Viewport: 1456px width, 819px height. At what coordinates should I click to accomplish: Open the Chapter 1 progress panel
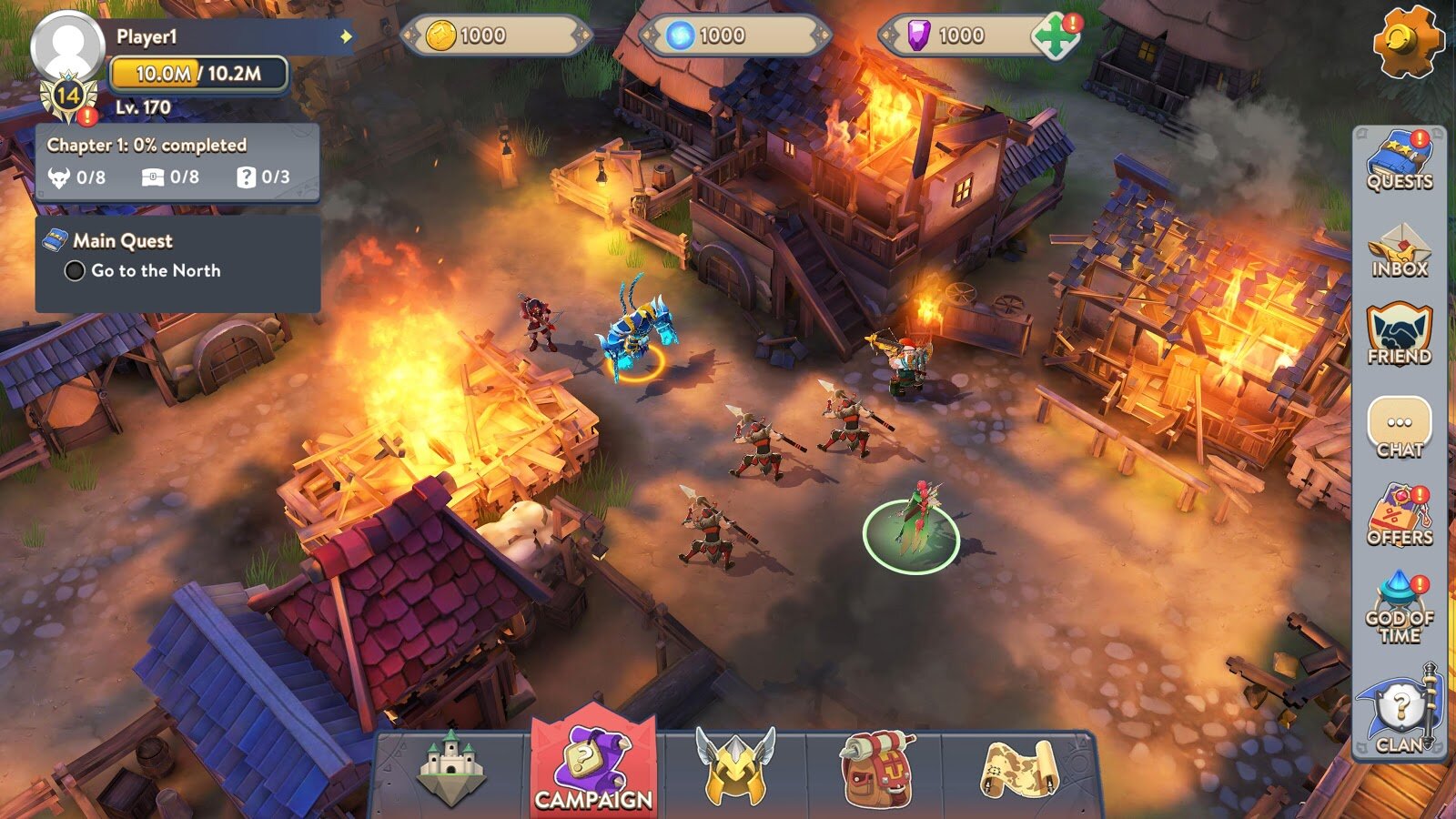[177, 162]
